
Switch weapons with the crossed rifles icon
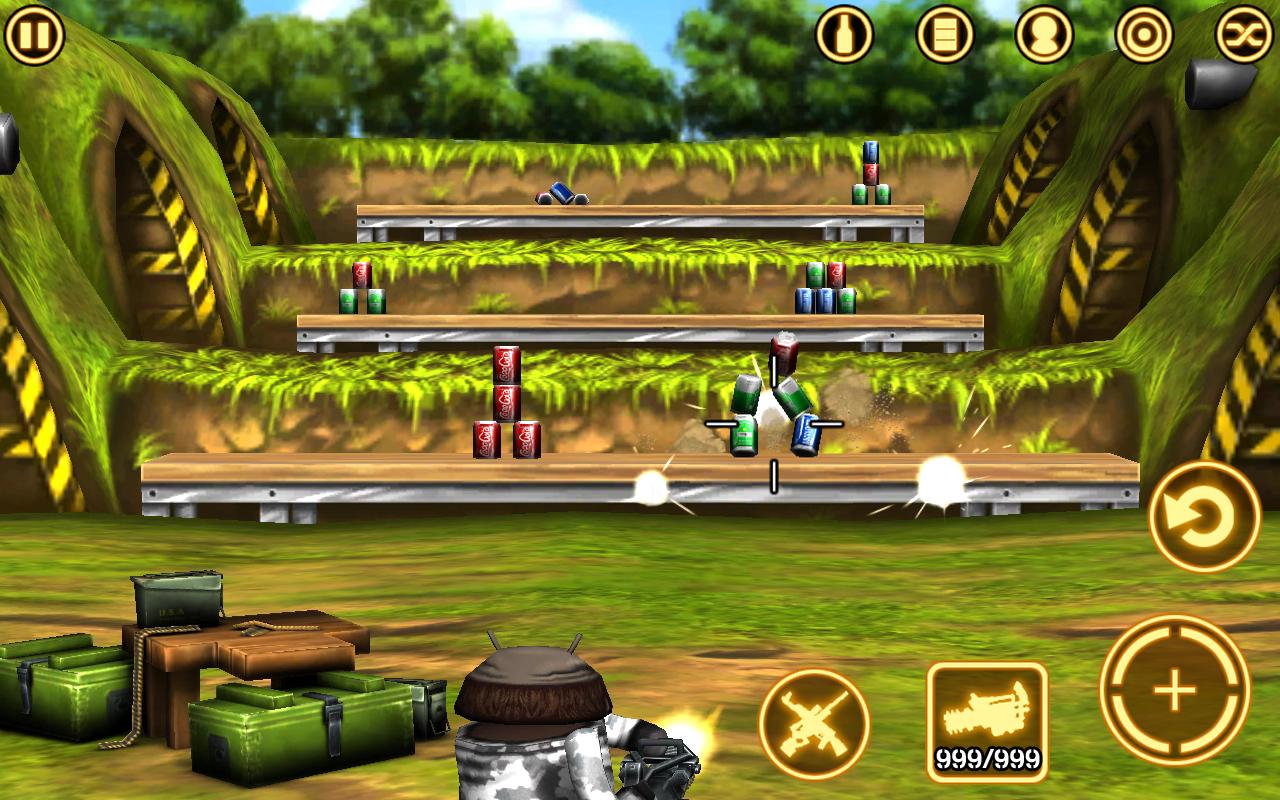tap(816, 718)
